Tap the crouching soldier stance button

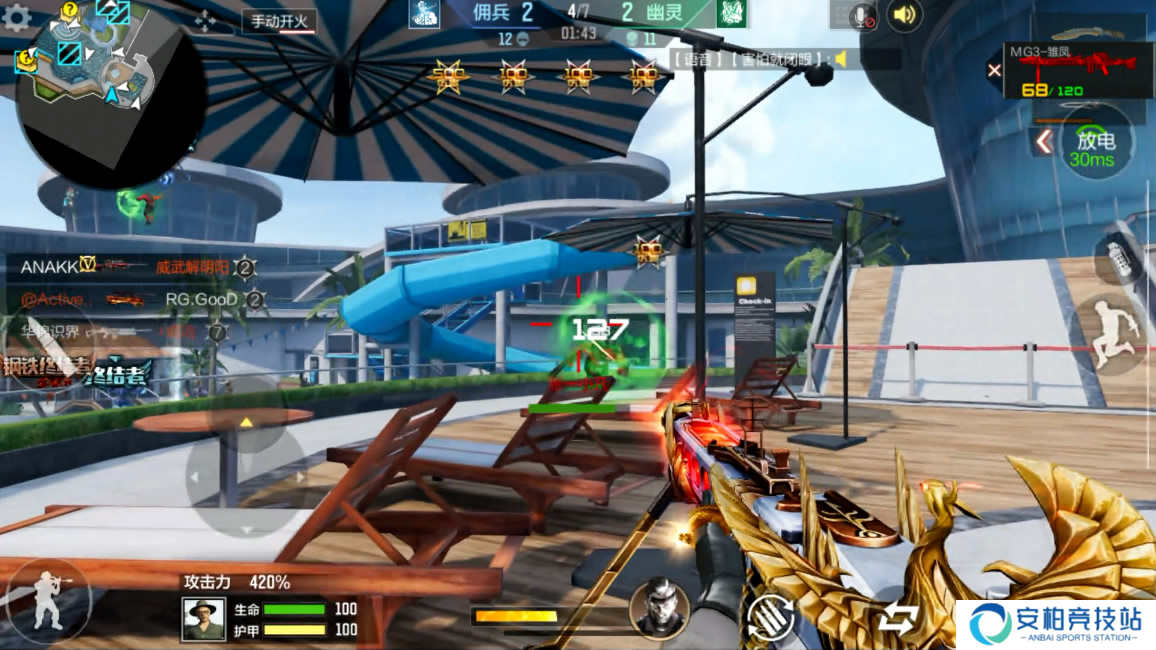[46, 601]
